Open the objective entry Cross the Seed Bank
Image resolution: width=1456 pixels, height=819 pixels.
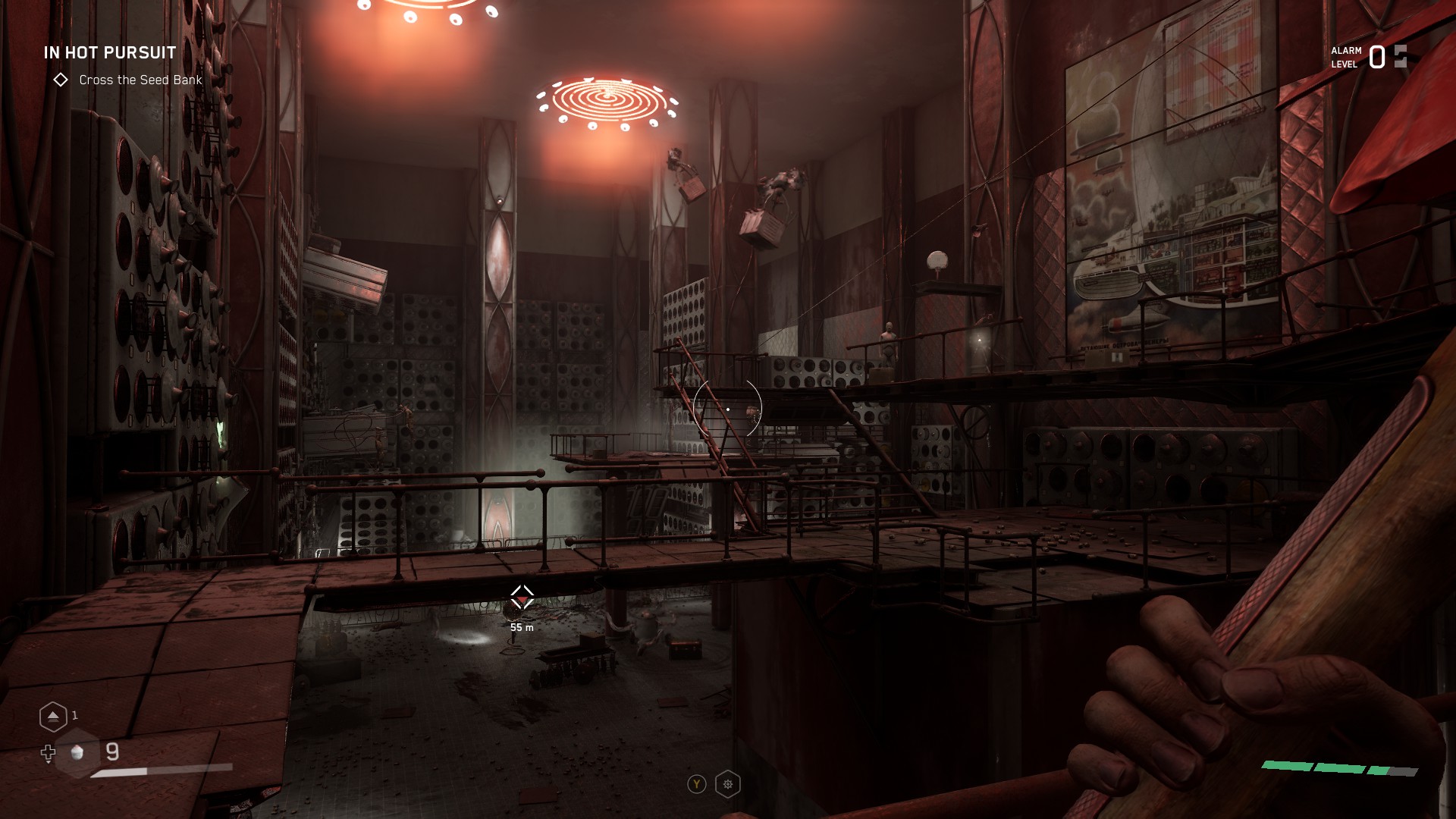(x=140, y=80)
